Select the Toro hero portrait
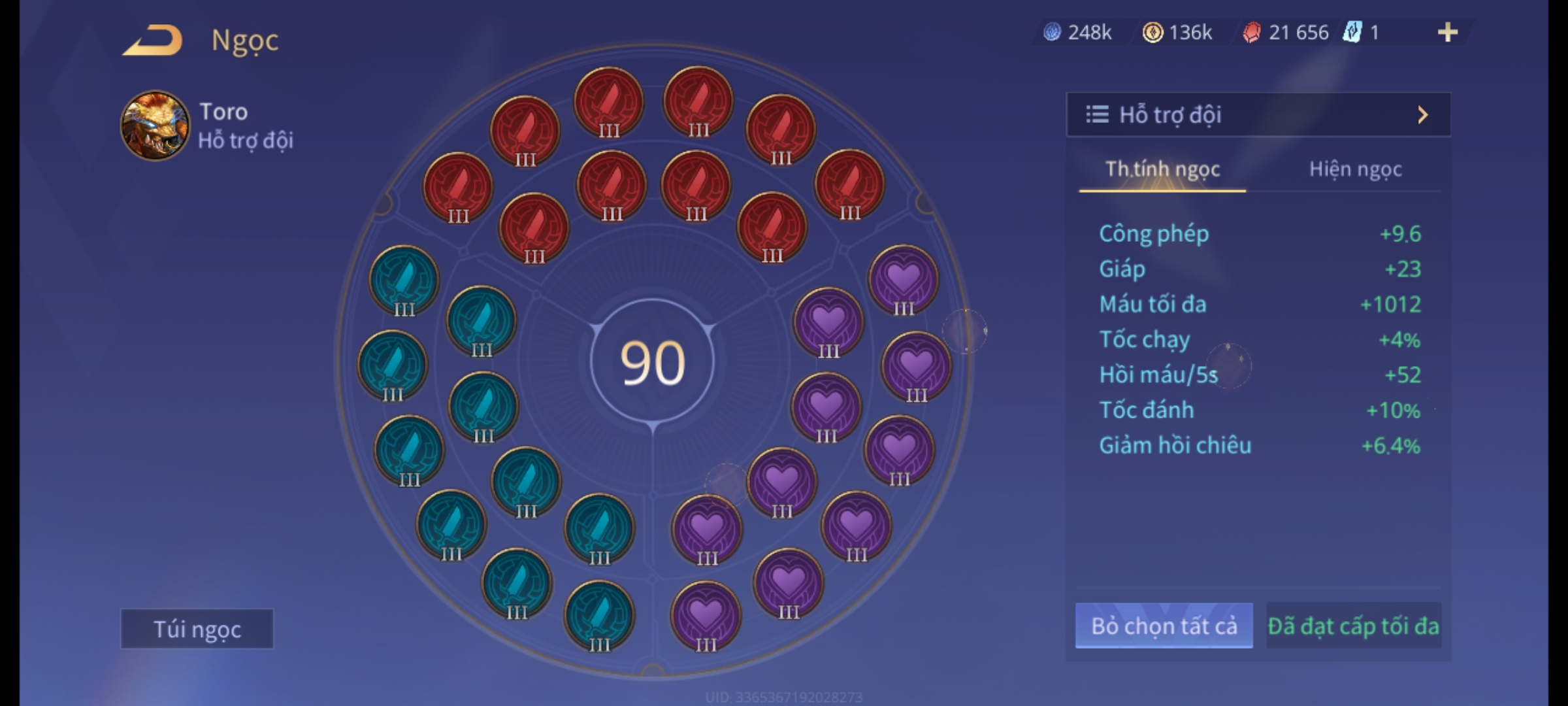 coord(155,126)
